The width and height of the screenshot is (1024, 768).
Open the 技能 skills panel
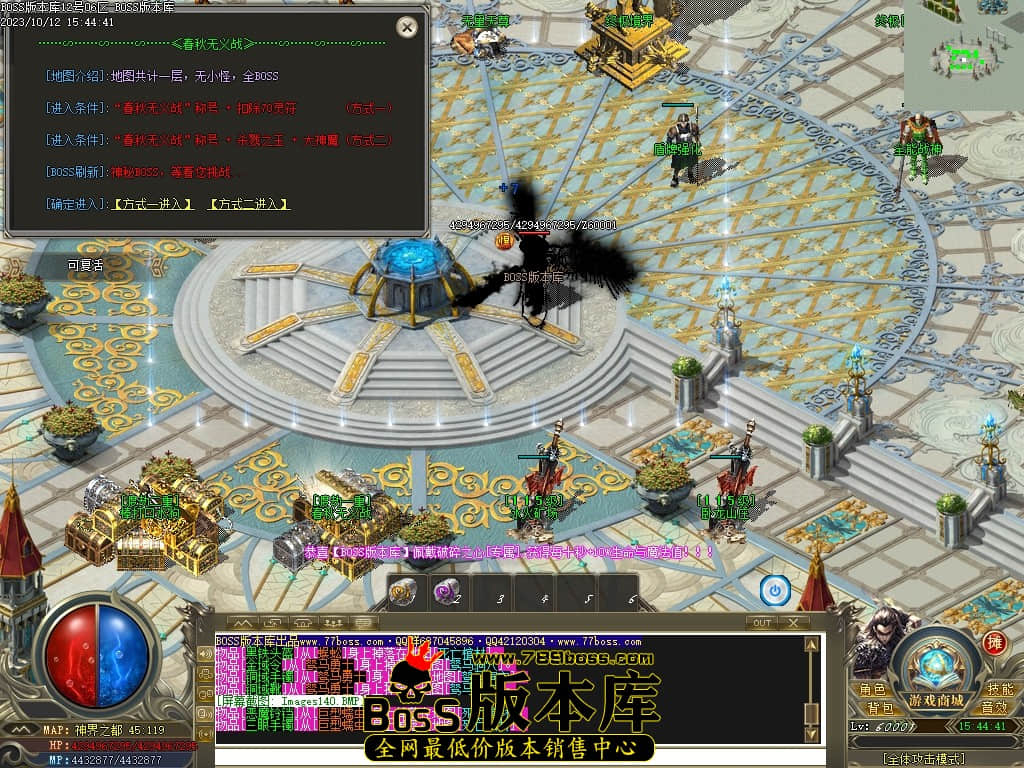pos(999,690)
